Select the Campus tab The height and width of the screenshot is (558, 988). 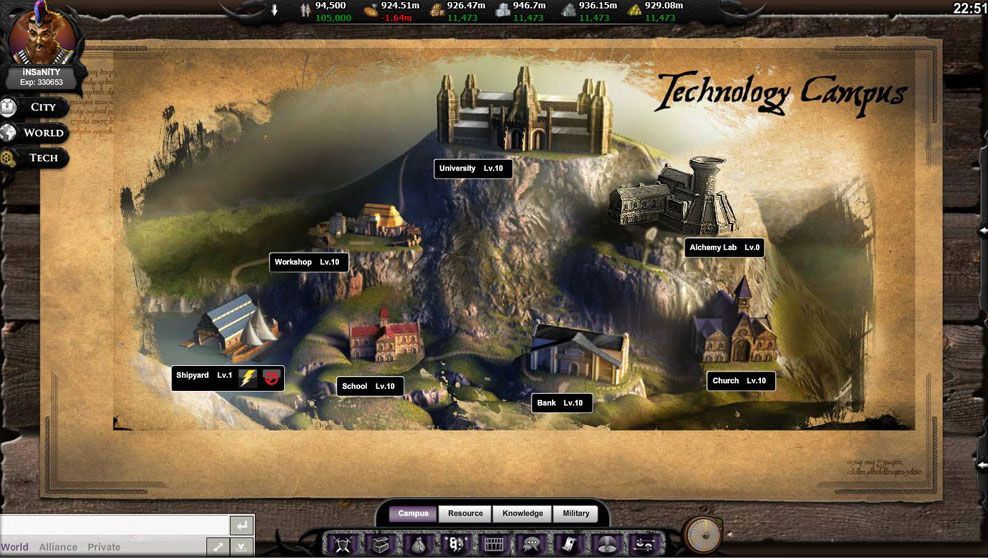tap(413, 514)
